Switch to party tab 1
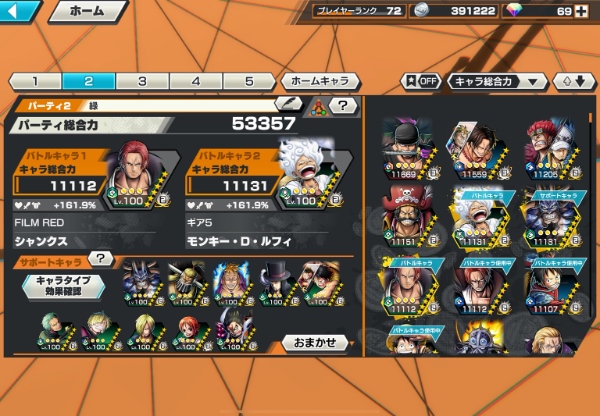Screen dimensions: 600x416 [34, 81]
